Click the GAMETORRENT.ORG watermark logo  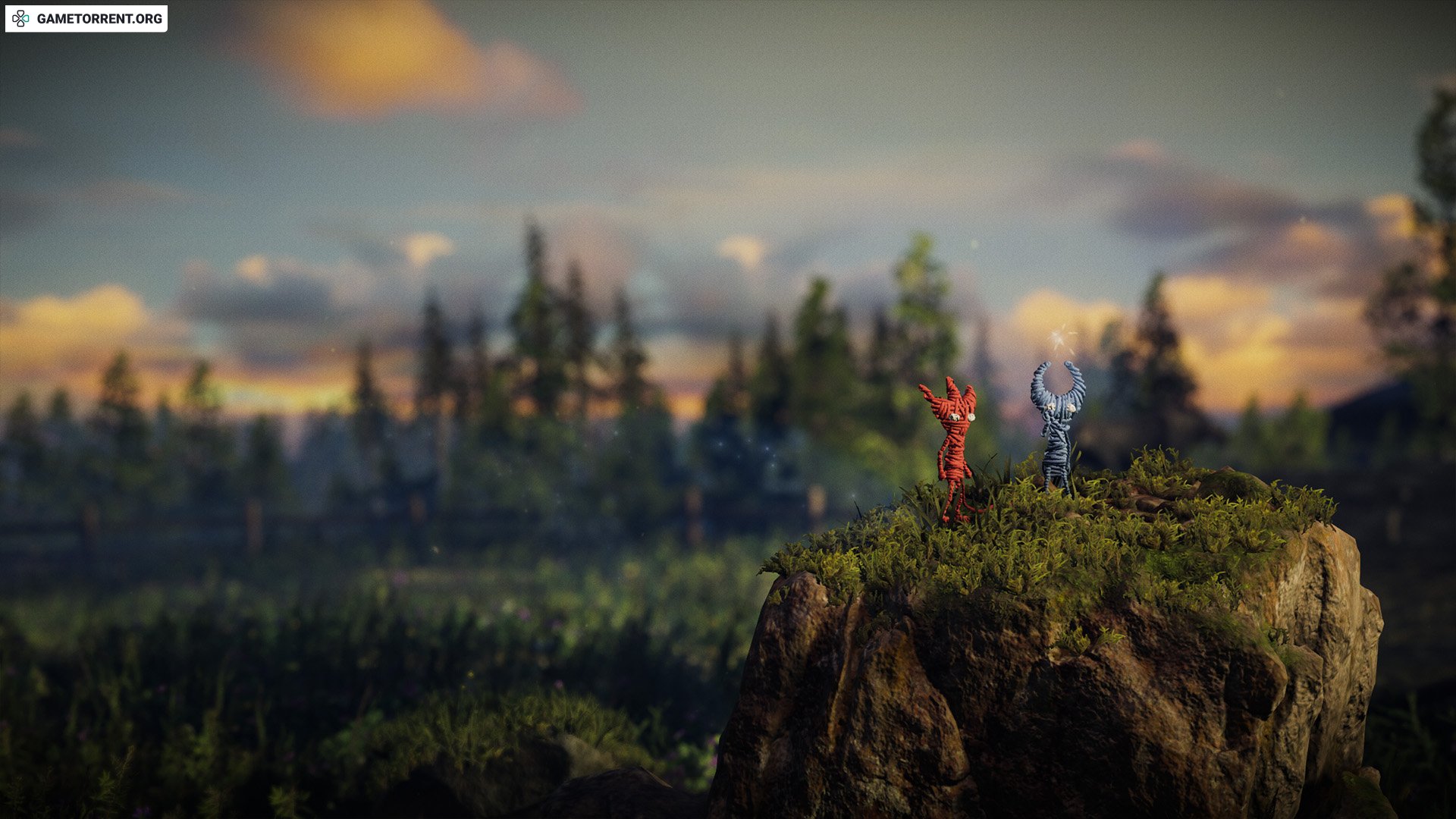[86, 19]
